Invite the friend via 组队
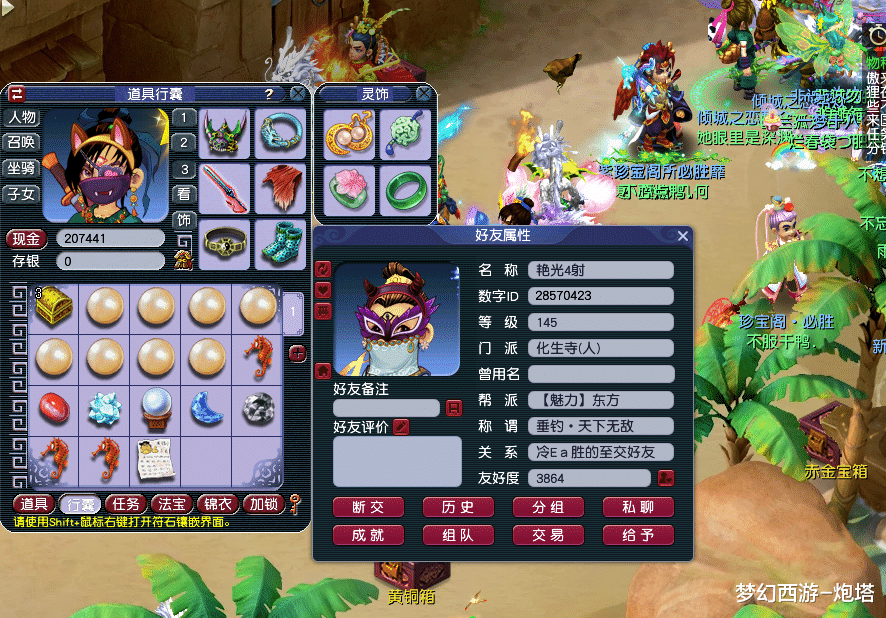The image size is (886, 618). [x=458, y=535]
